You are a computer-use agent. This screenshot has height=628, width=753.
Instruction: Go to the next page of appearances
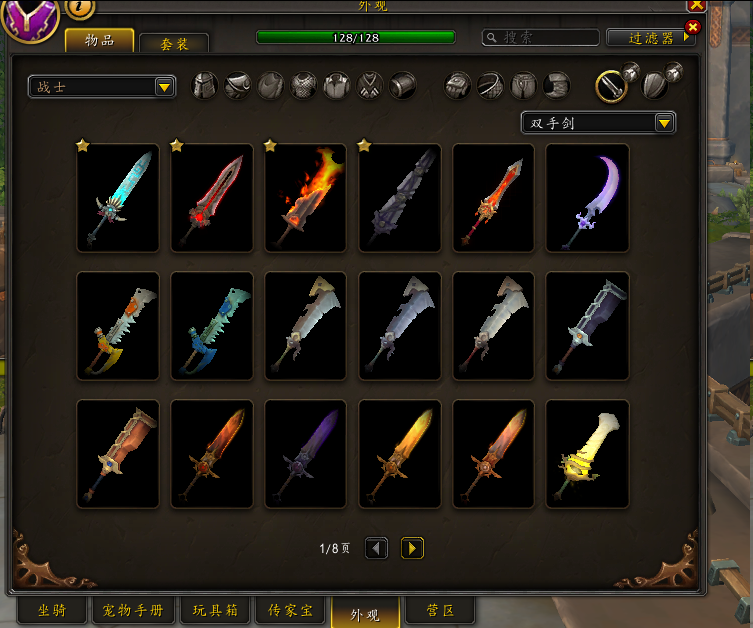(412, 548)
